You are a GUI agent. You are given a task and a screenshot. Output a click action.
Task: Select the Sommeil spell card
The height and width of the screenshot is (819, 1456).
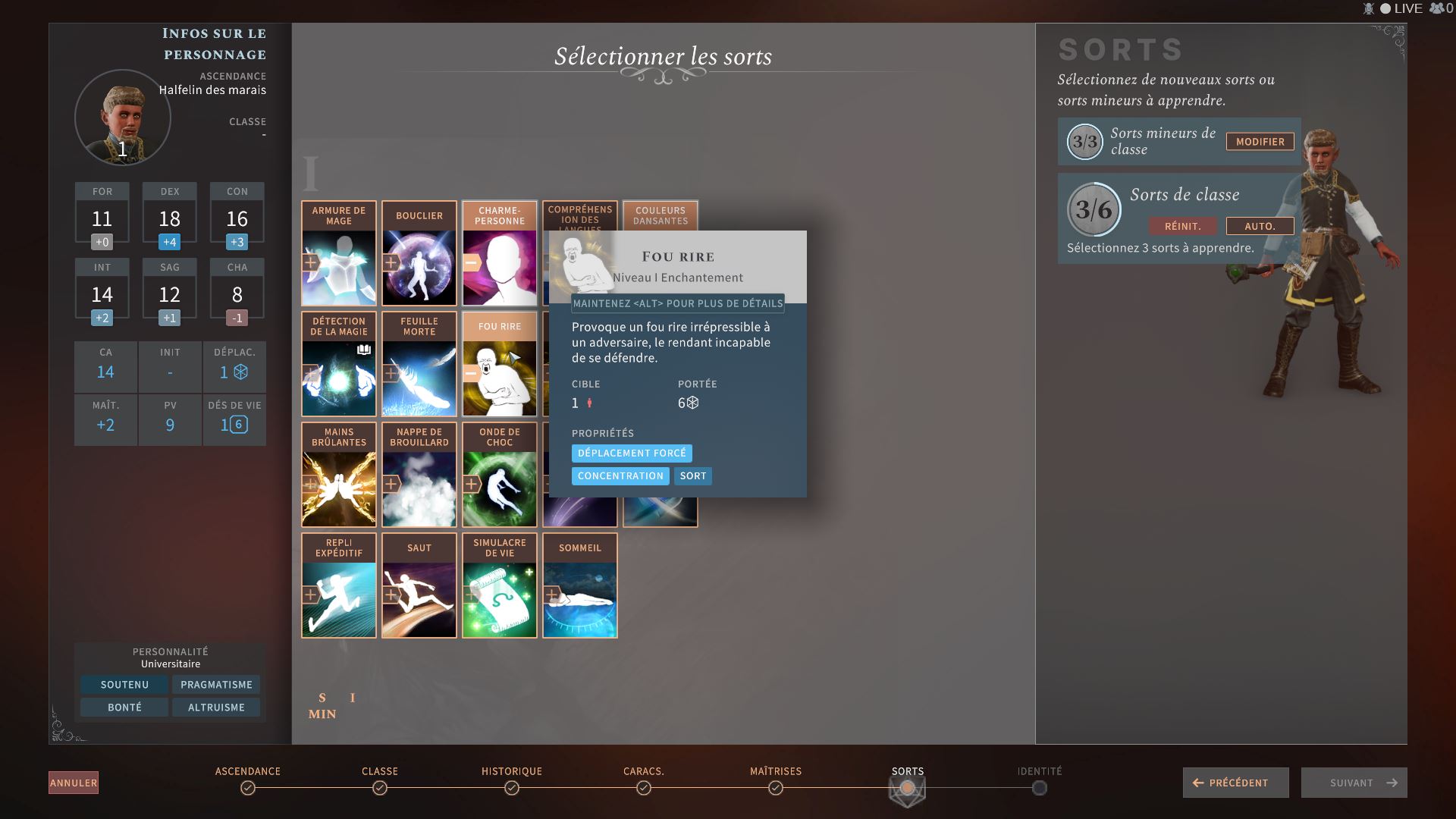click(x=580, y=586)
